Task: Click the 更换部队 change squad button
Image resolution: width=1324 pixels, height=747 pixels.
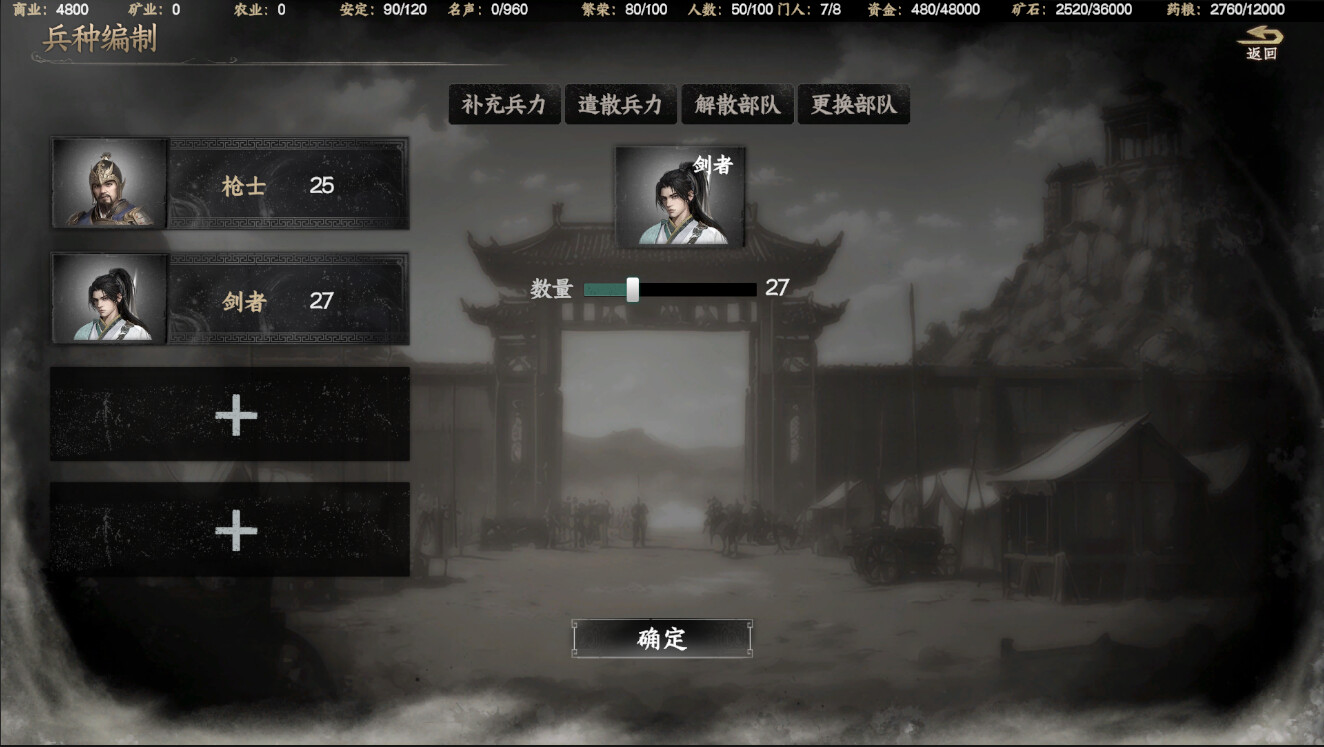Action: tap(853, 104)
